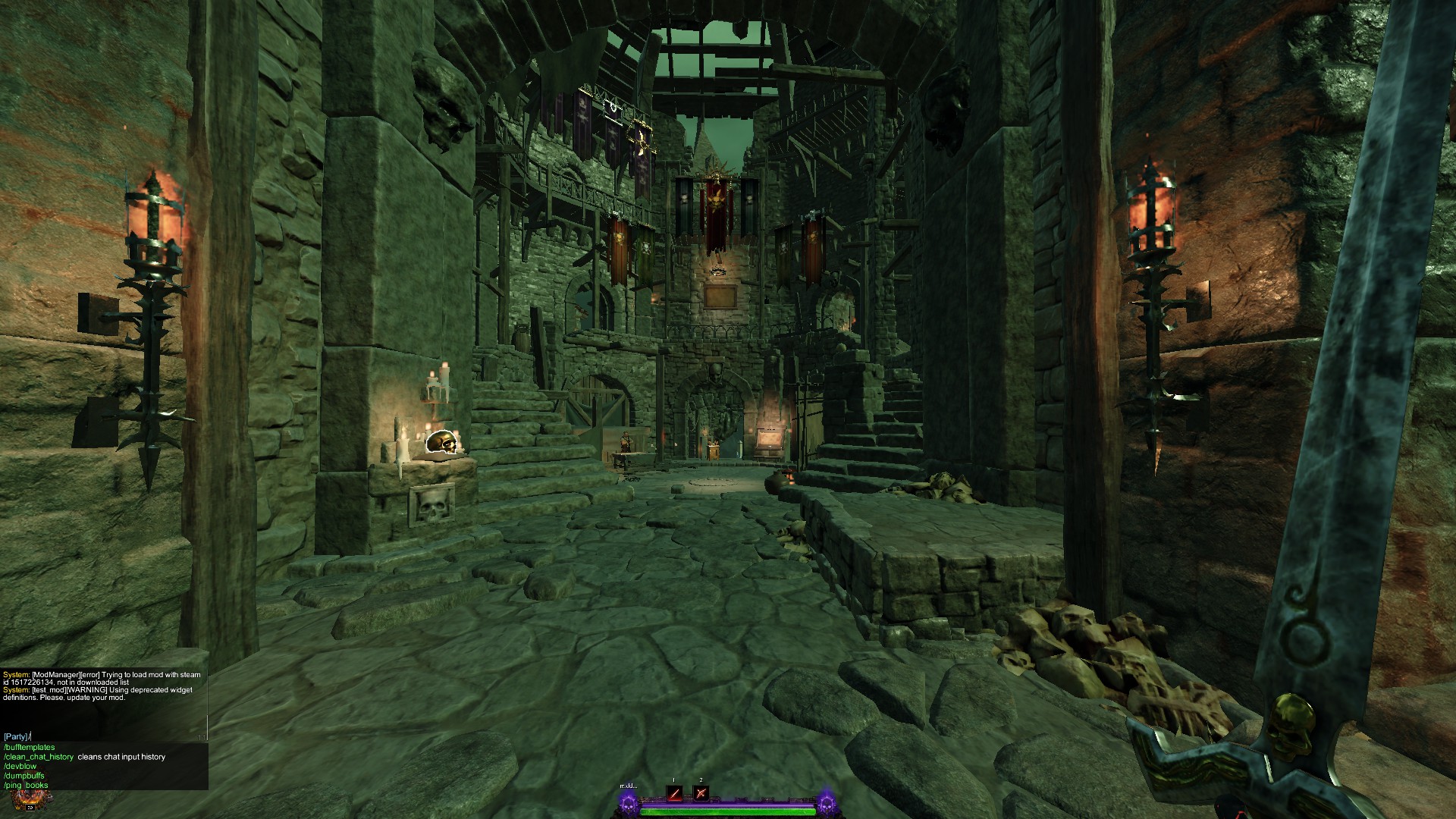
Task: Click the fiery career ability icon
Action: pyautogui.click(x=28, y=798)
